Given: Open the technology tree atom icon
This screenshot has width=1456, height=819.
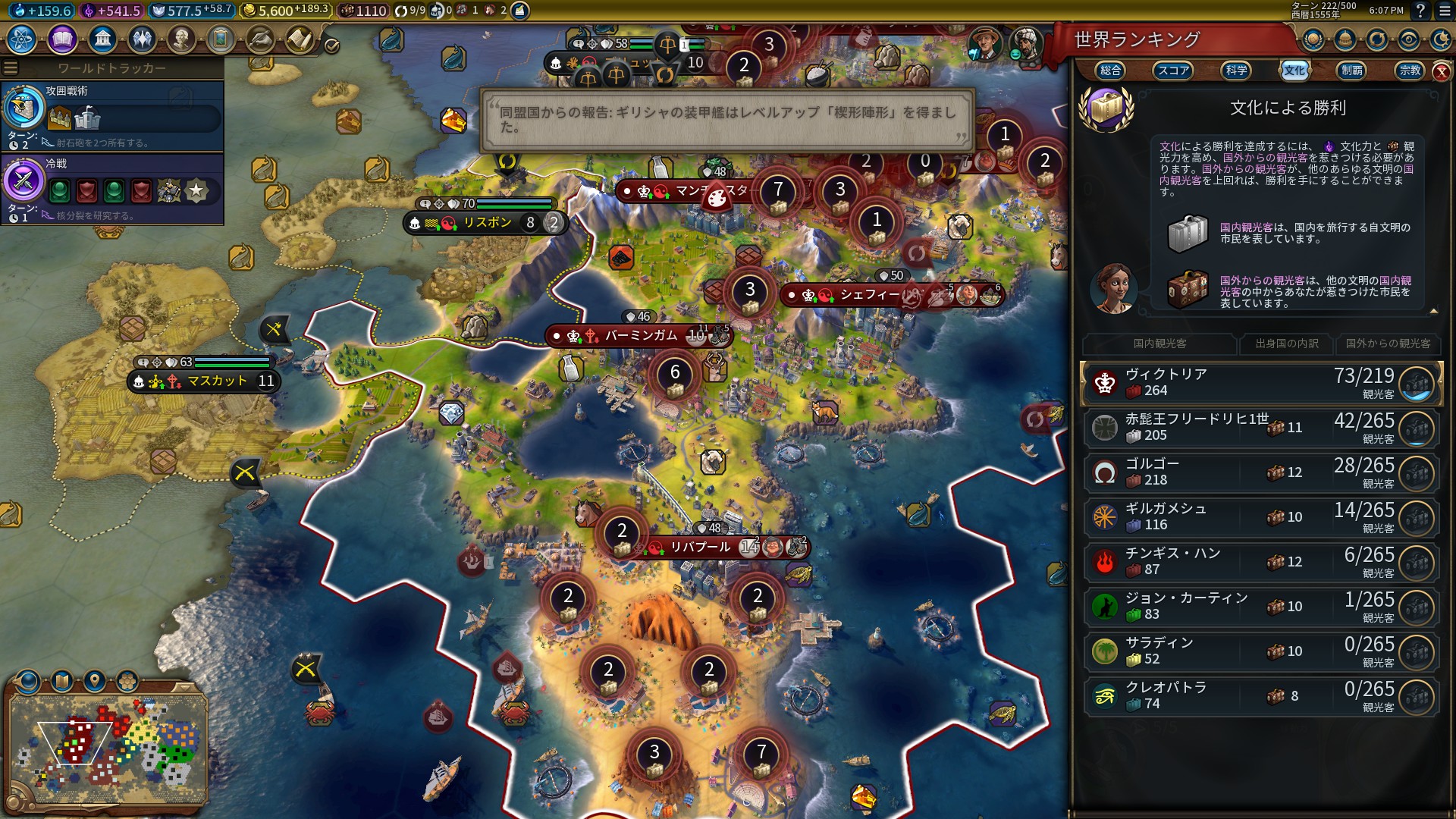Looking at the screenshot, I should 22,39.
